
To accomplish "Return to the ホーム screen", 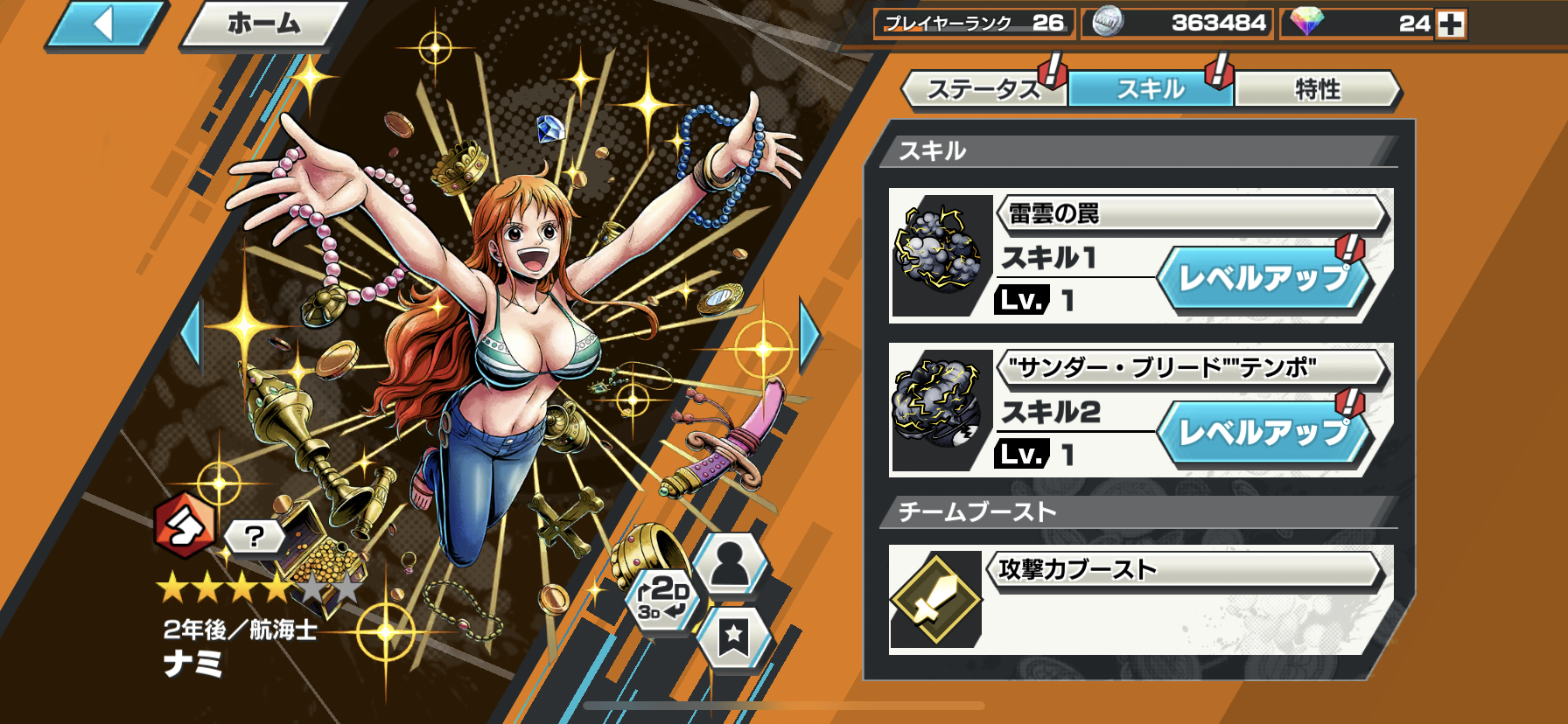I will pyautogui.click(x=263, y=24).
